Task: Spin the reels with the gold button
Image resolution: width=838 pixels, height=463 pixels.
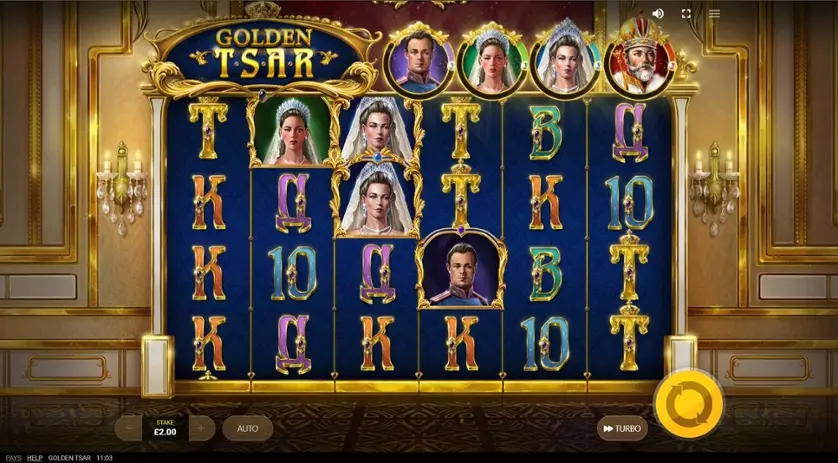Action: (x=688, y=403)
